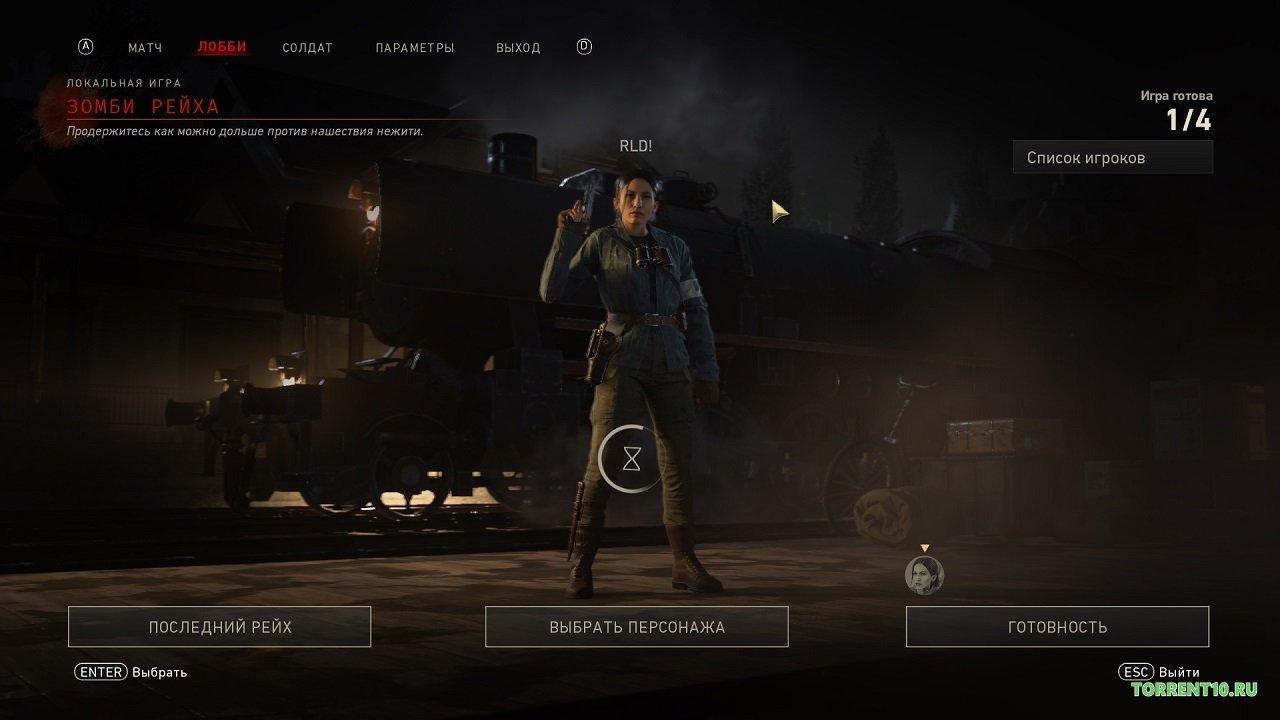
Task: Open the МАТЧ menu tab
Action: [145, 47]
